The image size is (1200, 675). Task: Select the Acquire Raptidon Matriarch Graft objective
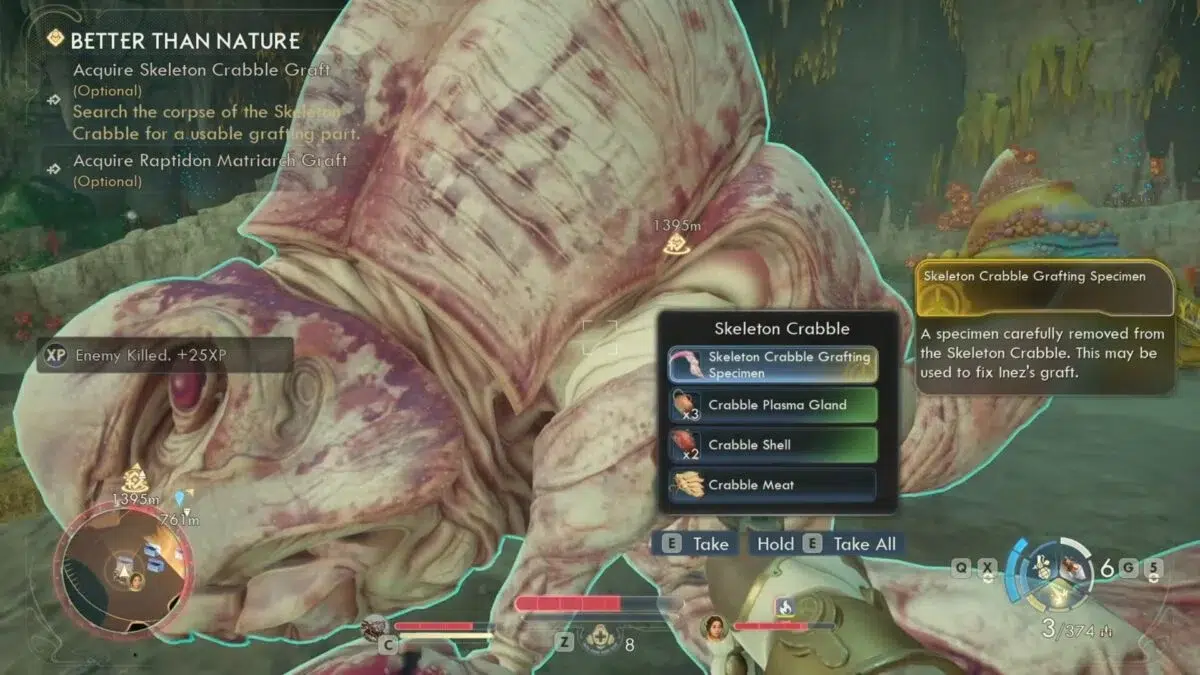(x=210, y=161)
